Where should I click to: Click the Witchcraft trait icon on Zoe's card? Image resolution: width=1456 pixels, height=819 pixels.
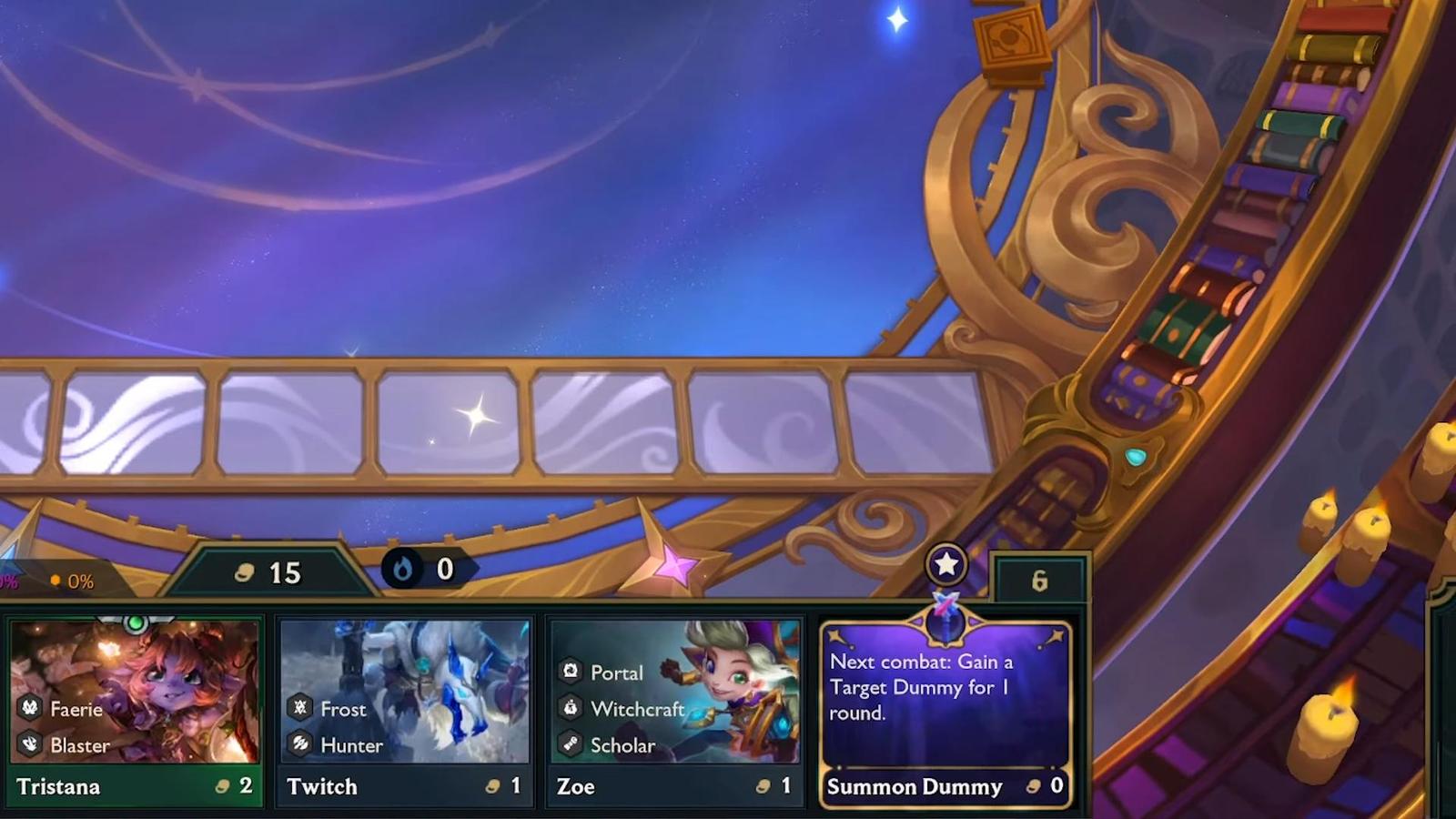coord(571,709)
